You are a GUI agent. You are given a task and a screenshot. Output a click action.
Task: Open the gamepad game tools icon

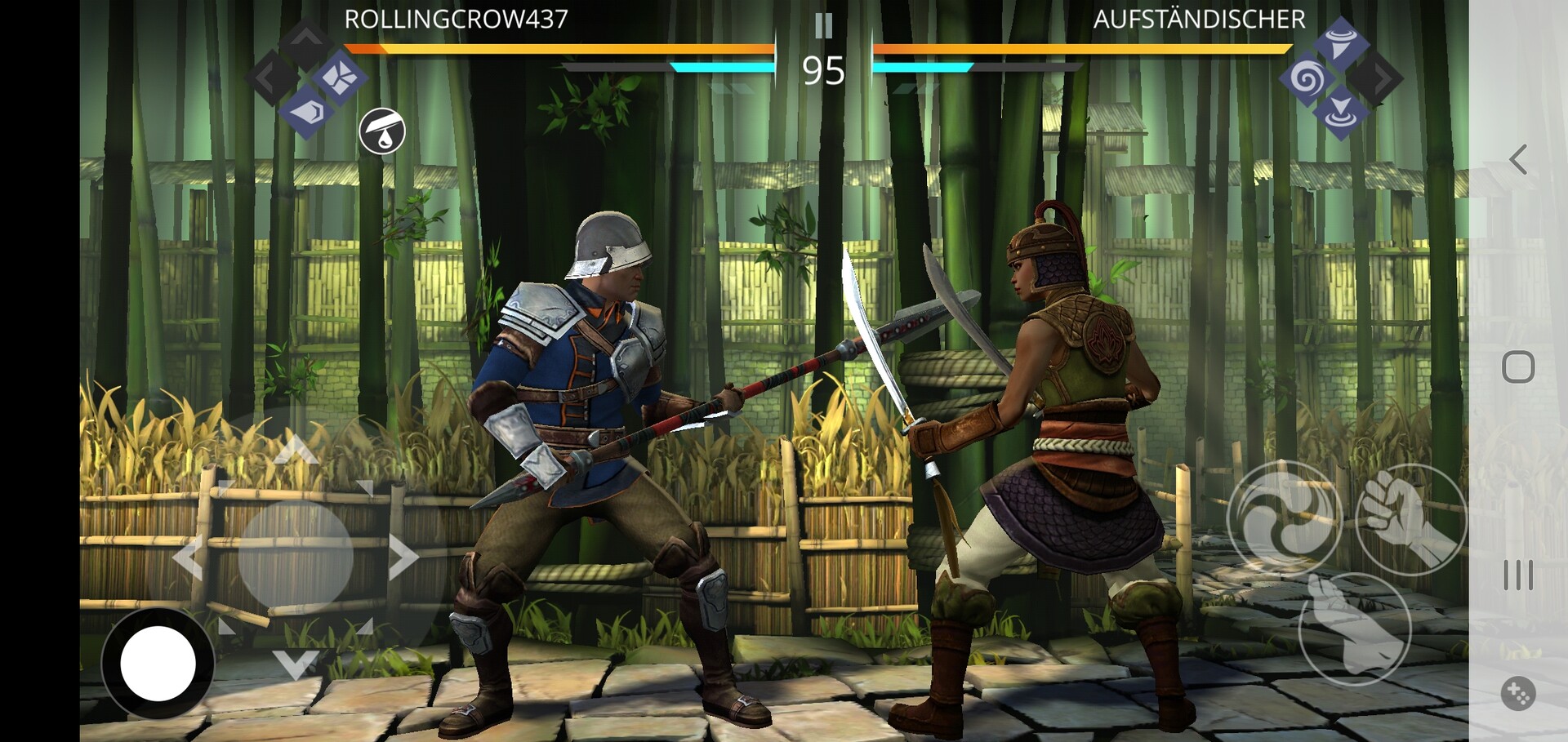point(1518,694)
